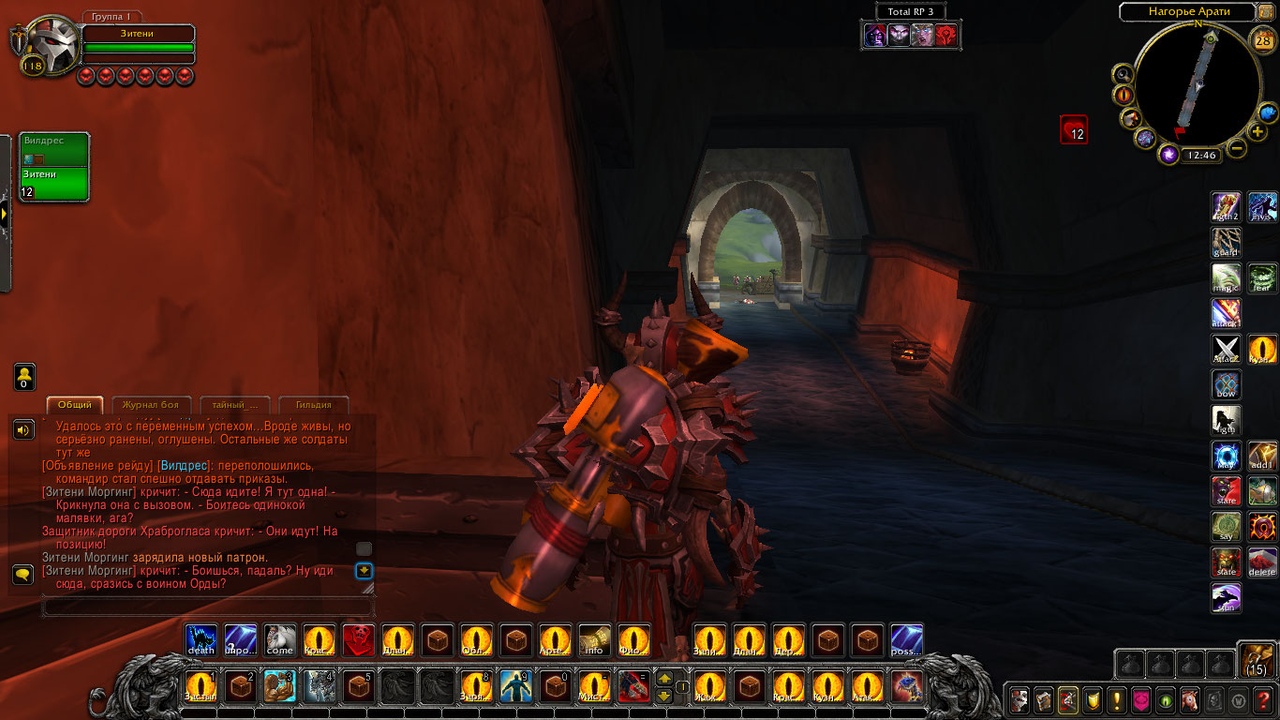Screen dimensions: 1280x720
Task: Activate the 'info' golden gauntlet macro
Action: 594,640
